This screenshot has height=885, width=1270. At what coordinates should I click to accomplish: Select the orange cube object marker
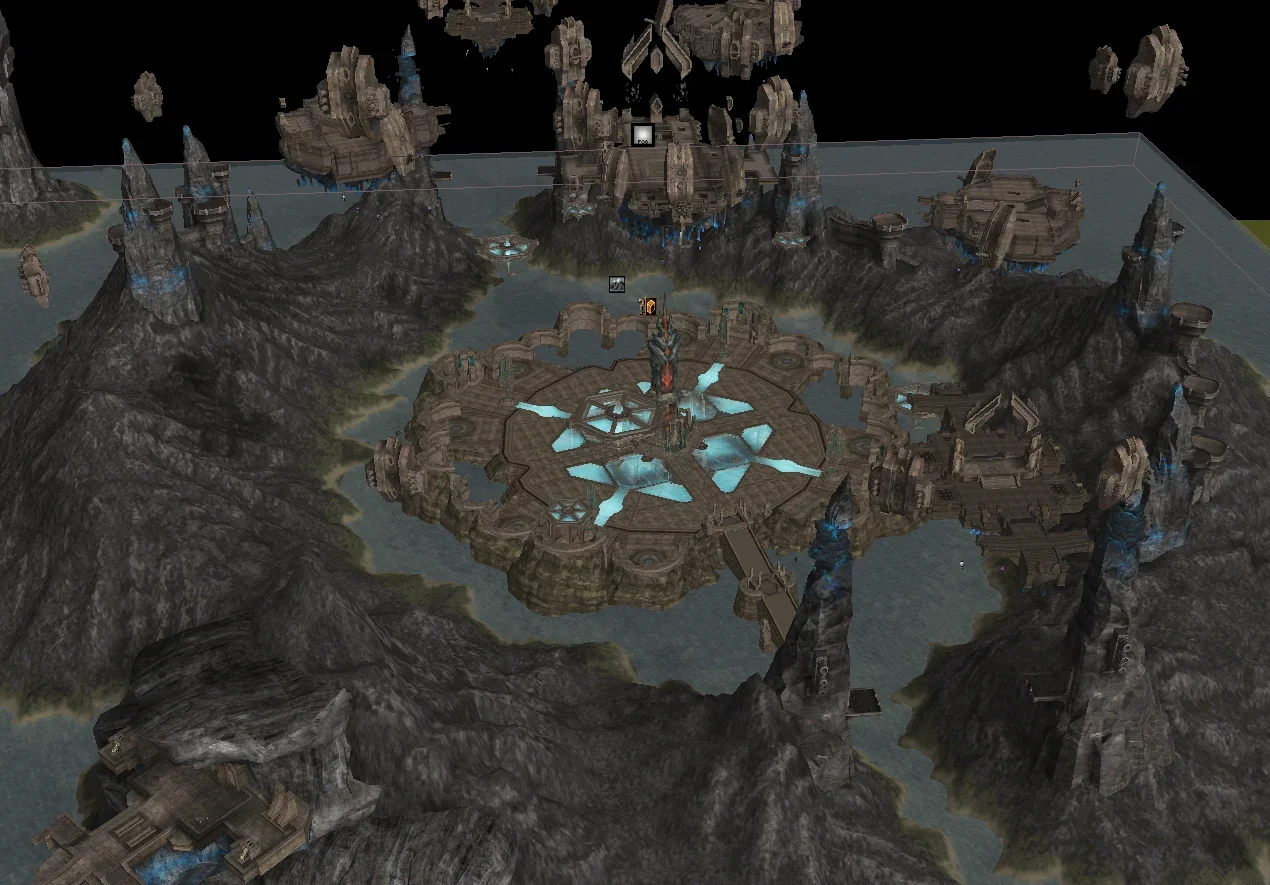click(648, 307)
